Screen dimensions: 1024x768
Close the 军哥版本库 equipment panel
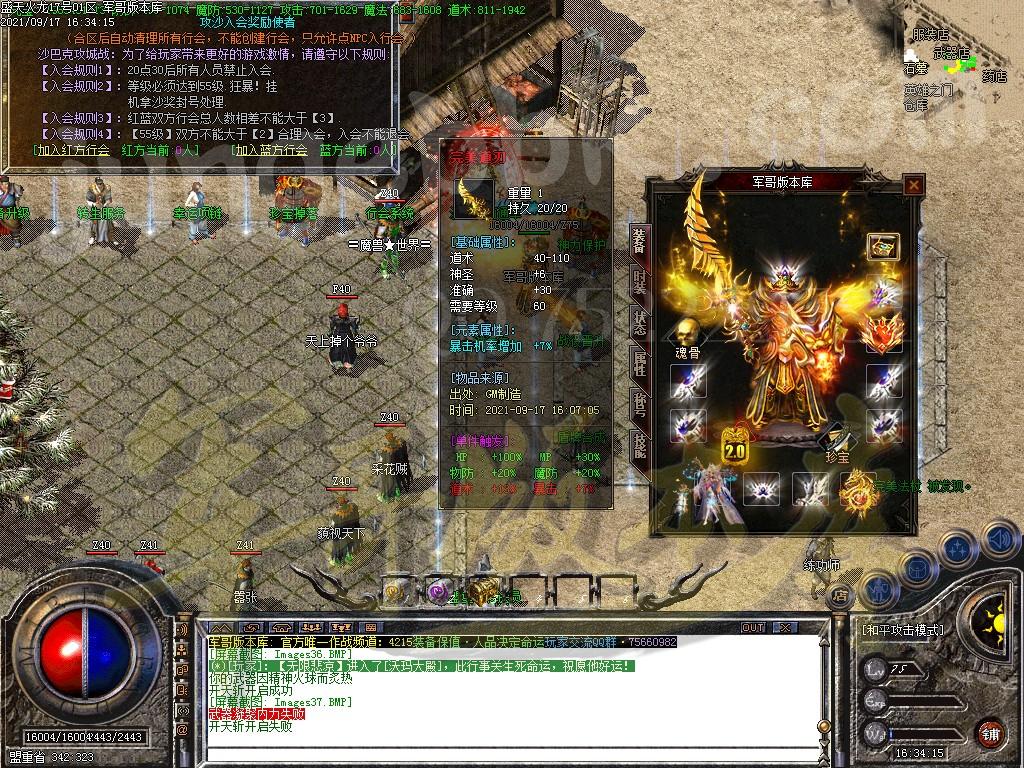pos(913,185)
